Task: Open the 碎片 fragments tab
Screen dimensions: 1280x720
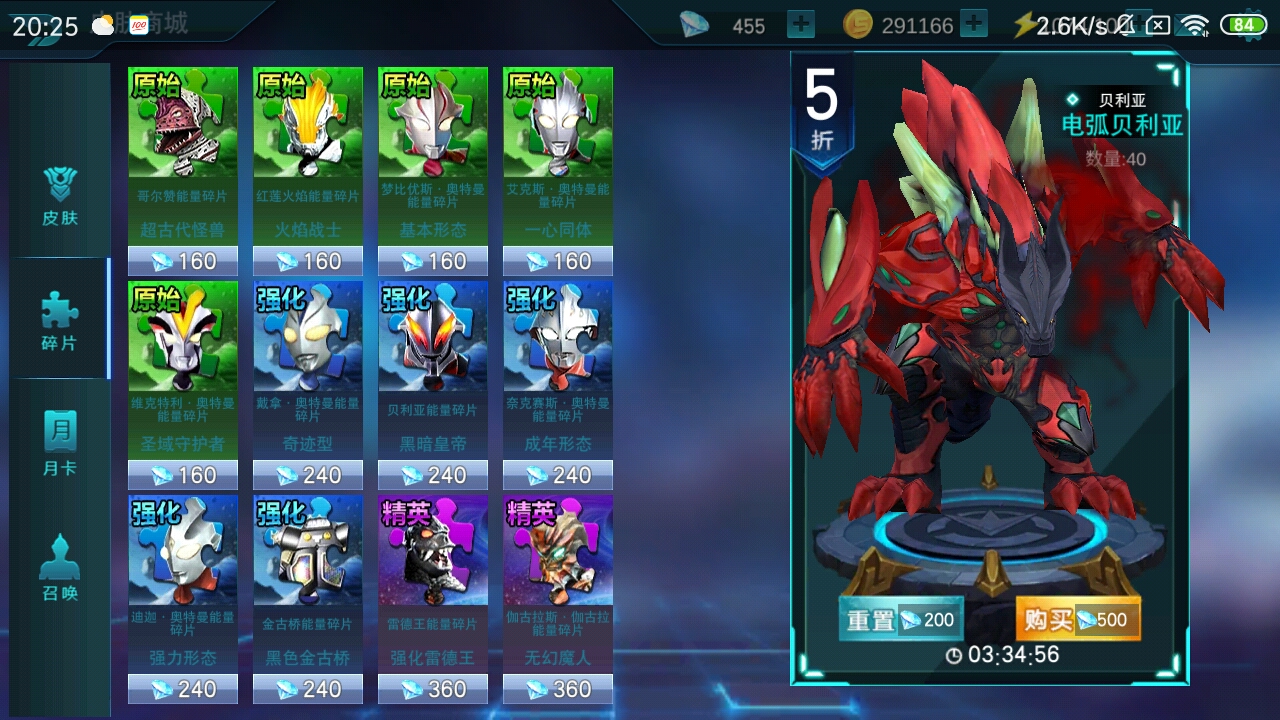Action: [x=60, y=320]
